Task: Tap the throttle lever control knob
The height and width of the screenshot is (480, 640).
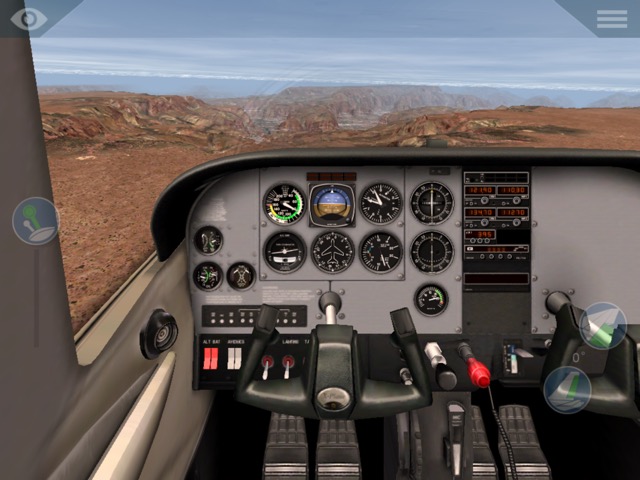Action: (35, 221)
